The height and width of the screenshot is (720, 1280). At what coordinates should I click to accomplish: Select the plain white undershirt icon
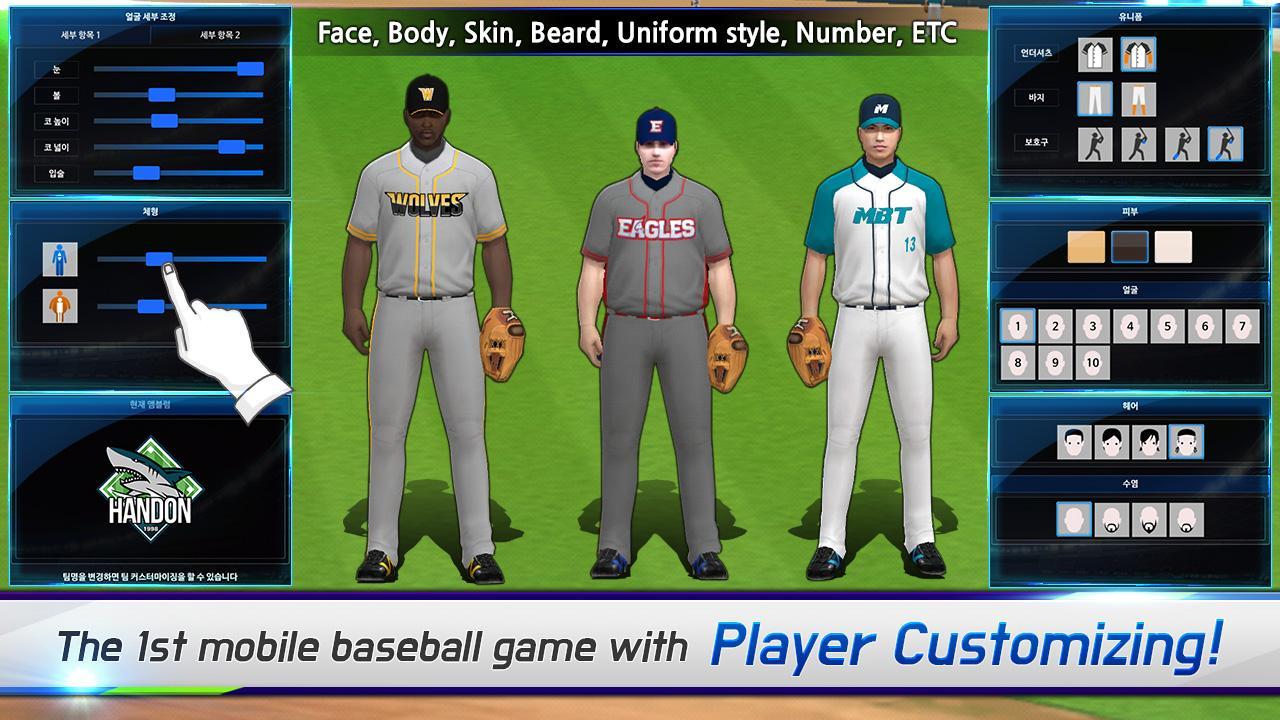1094,56
